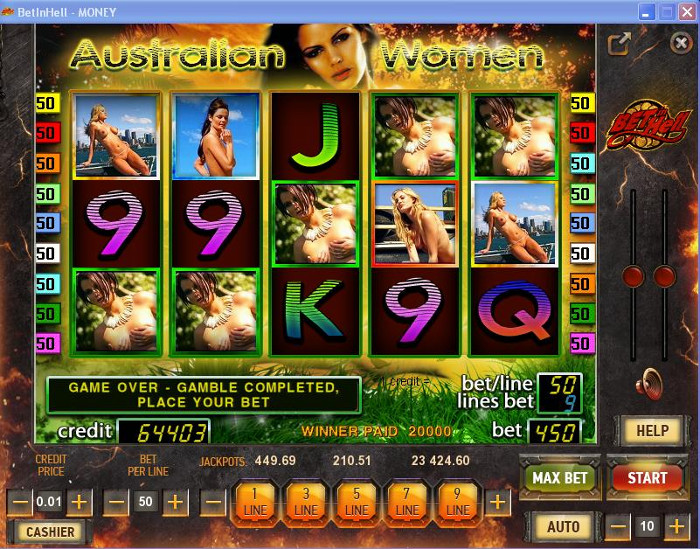The width and height of the screenshot is (700, 549).
Task: Select 5 LINE betting
Action: 357,501
